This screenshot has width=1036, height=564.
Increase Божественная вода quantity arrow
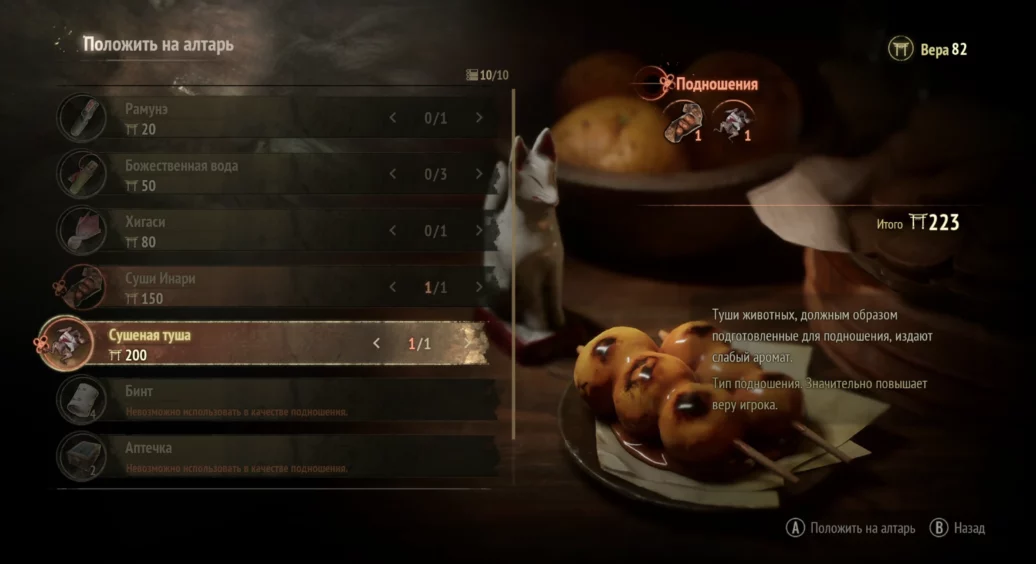coord(479,175)
